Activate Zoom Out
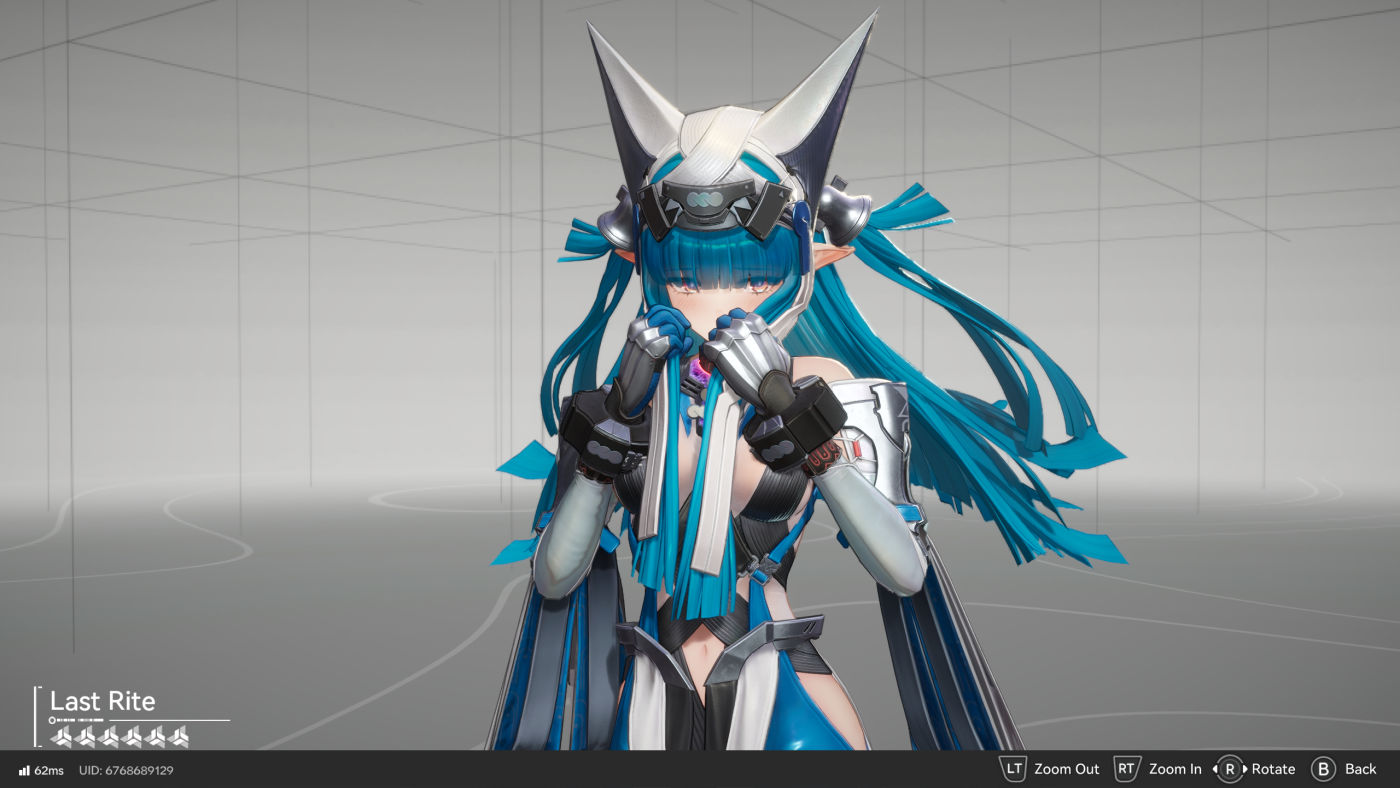 coord(1068,769)
